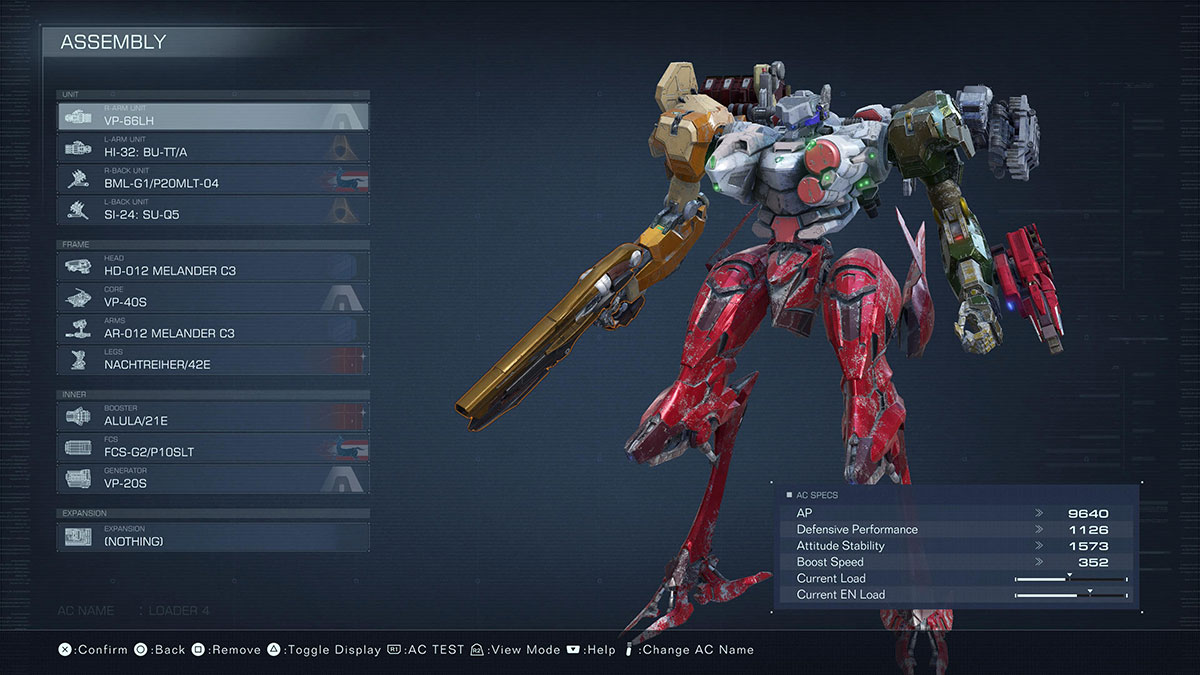Open the VP-20S generator slot

(x=213, y=479)
